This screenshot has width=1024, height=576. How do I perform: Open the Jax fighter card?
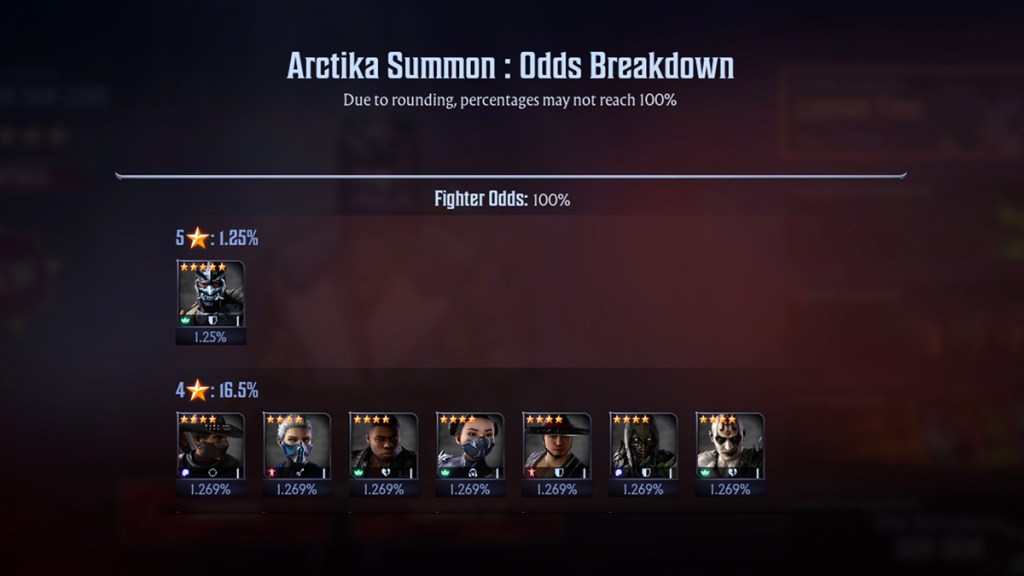(383, 446)
